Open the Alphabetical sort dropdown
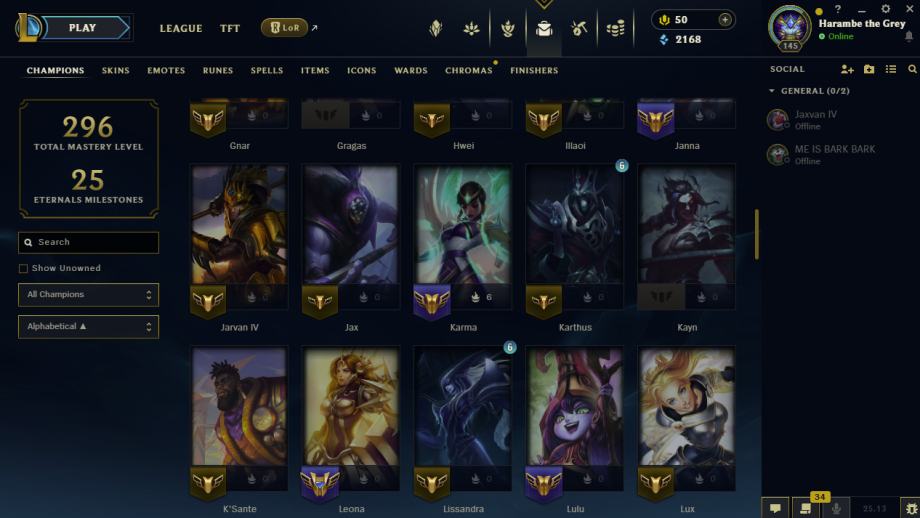 (x=88, y=327)
